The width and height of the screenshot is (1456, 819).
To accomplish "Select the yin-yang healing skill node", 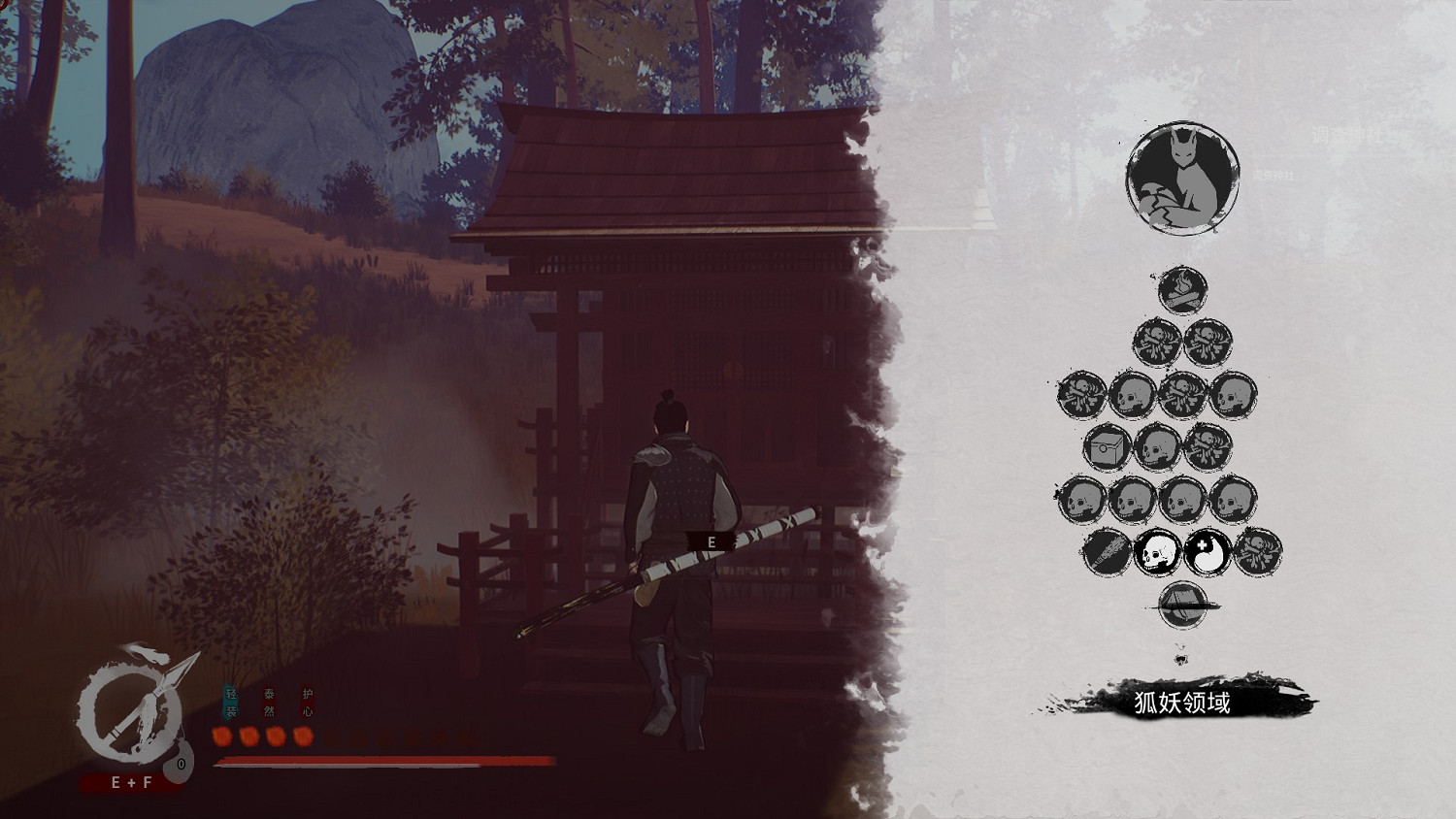I will [1206, 551].
